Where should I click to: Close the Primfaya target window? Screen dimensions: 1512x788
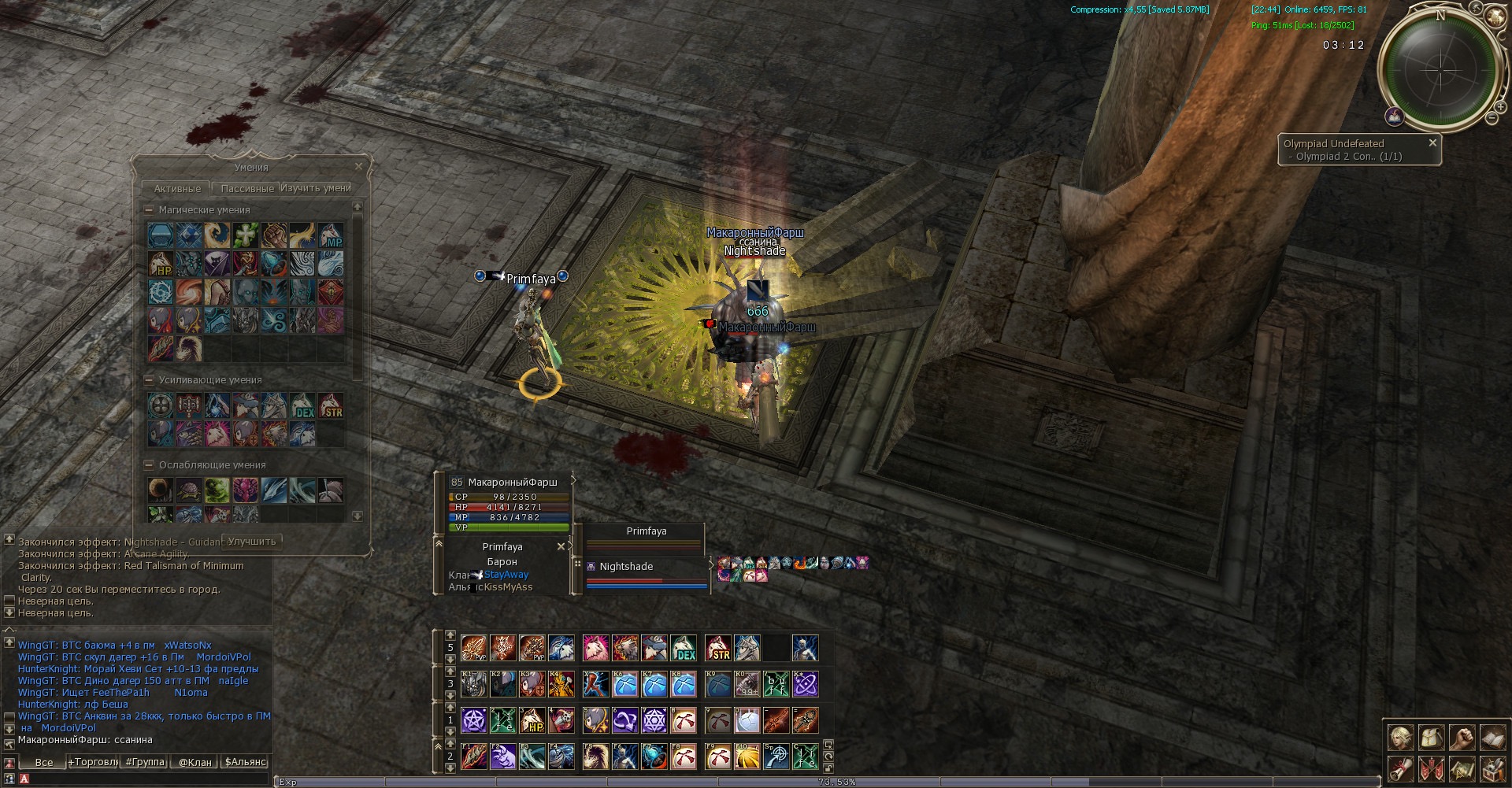(x=561, y=546)
